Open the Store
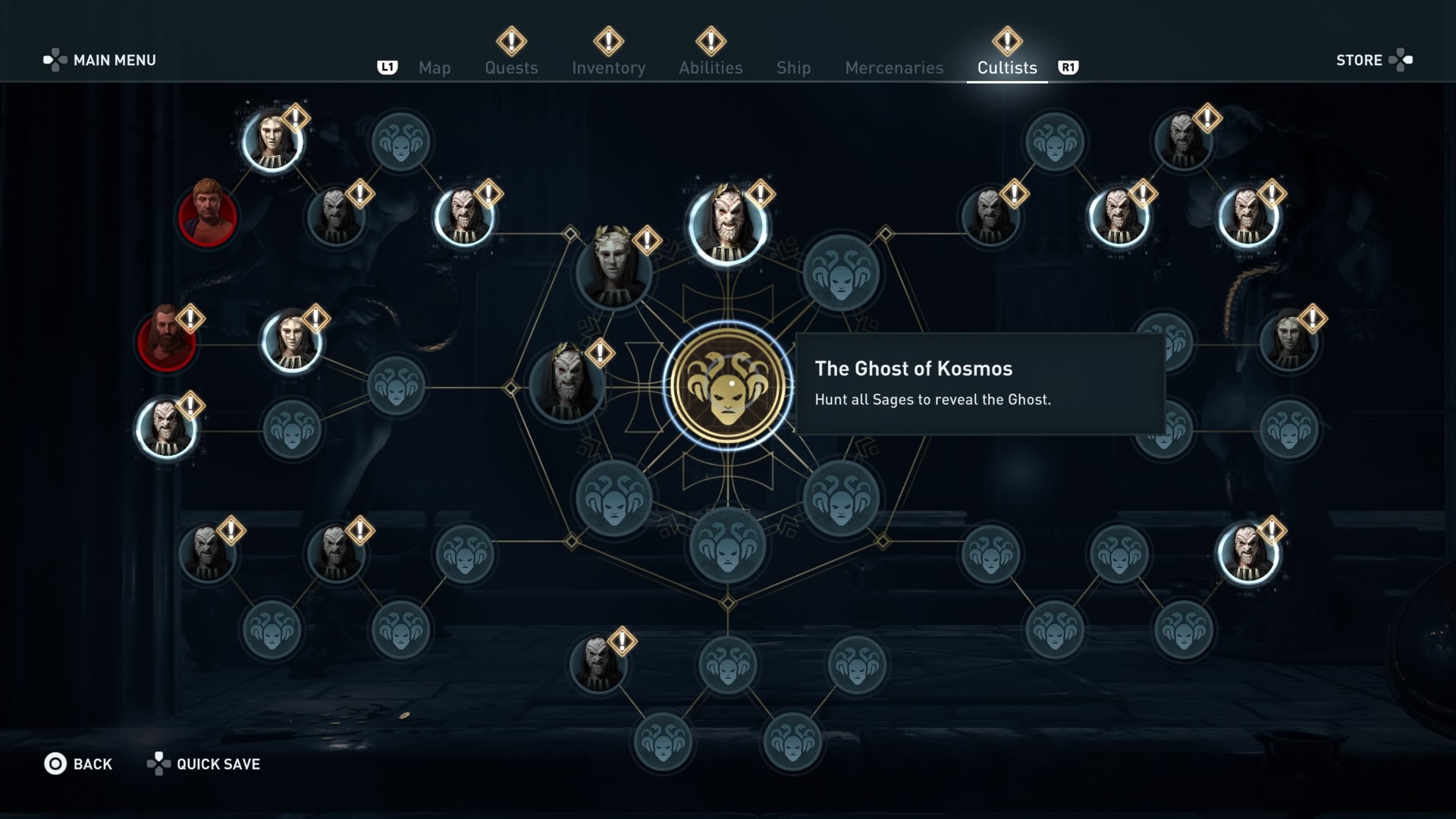The height and width of the screenshot is (819, 1456). [1359, 60]
